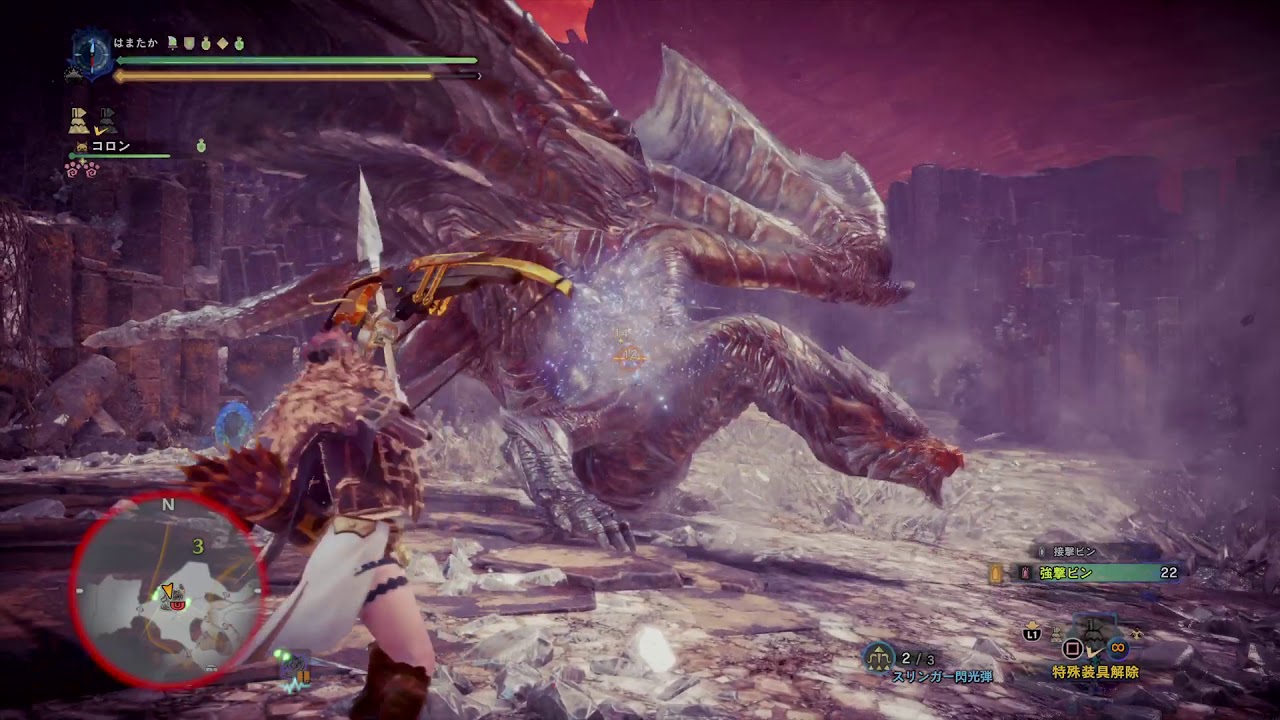Click the slinger flash pod icon
Viewport: 1280px width, 720px height.
pyautogui.click(x=876, y=656)
